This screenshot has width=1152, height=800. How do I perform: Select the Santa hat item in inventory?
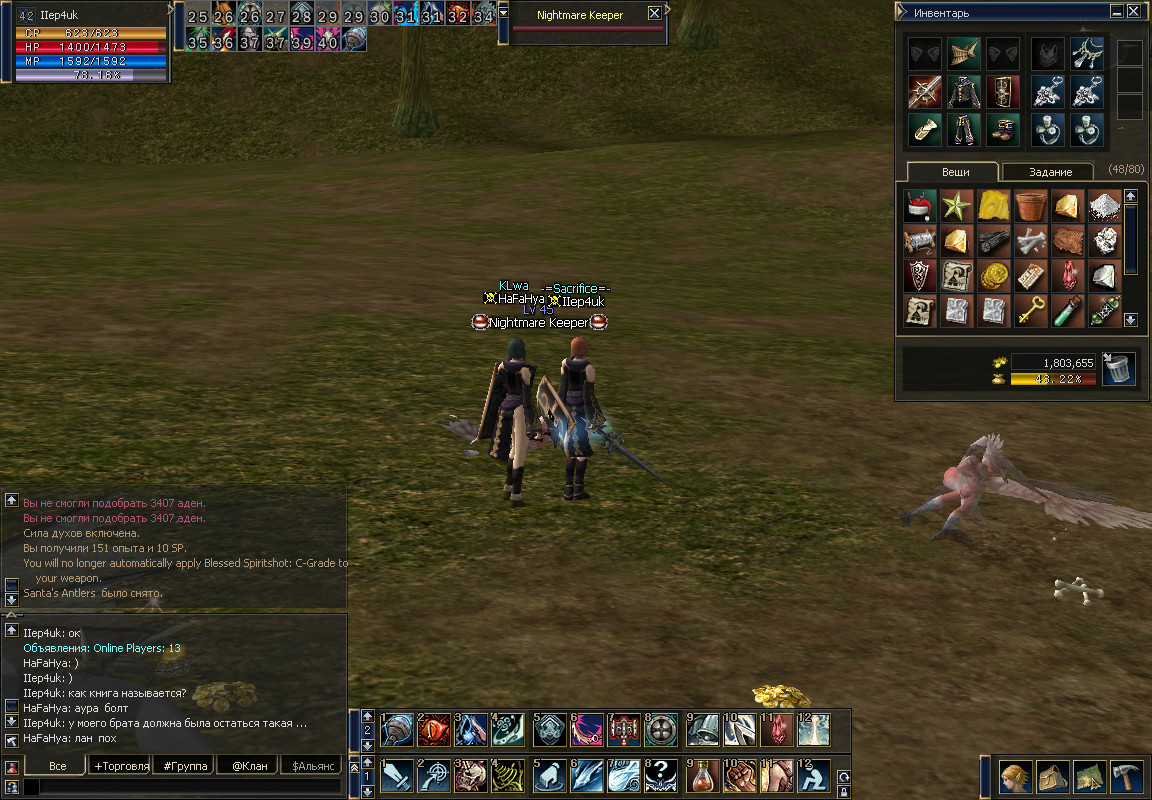pyautogui.click(x=919, y=206)
